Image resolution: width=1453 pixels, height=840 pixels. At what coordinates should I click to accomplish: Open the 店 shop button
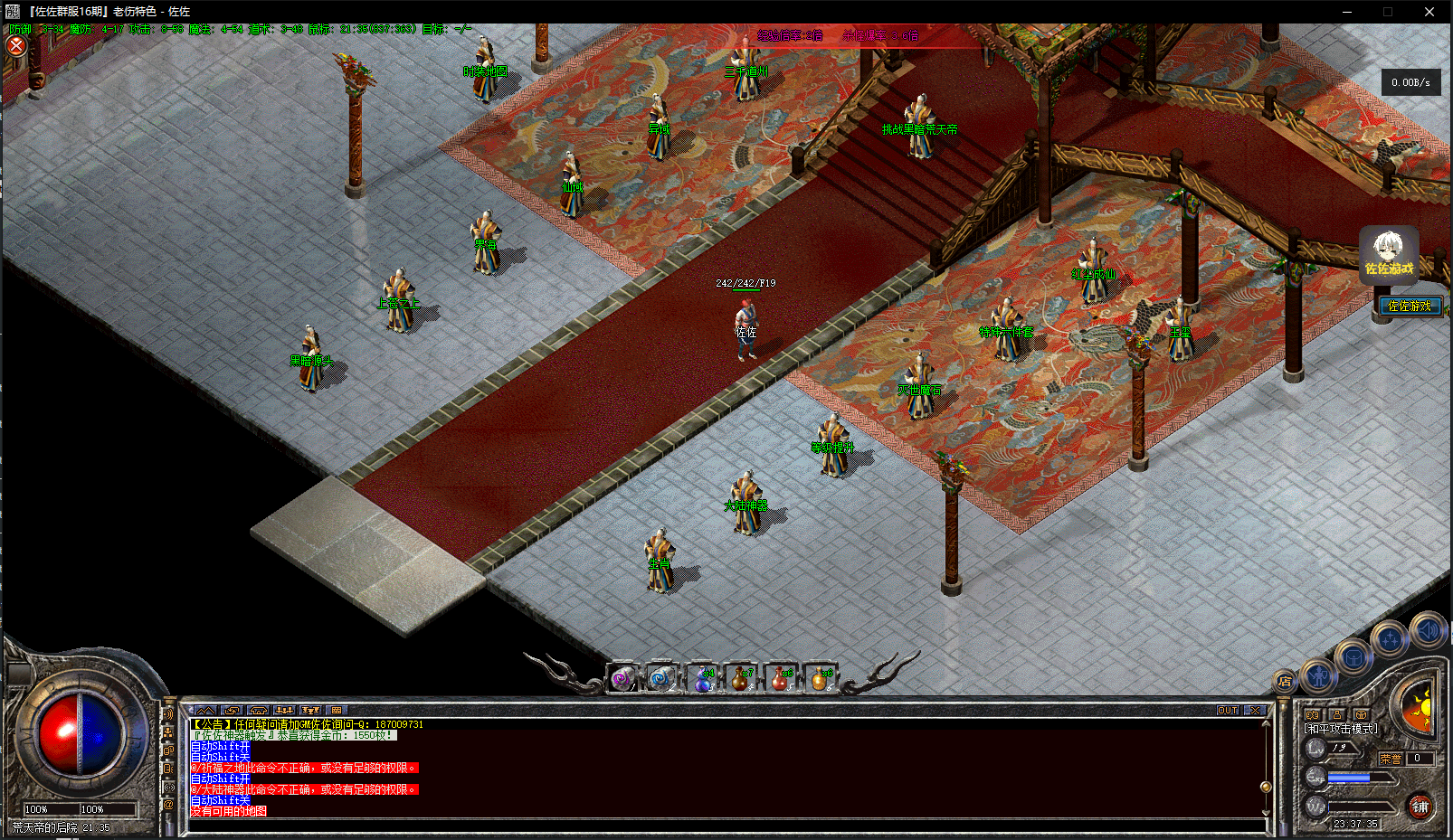[x=1285, y=681]
